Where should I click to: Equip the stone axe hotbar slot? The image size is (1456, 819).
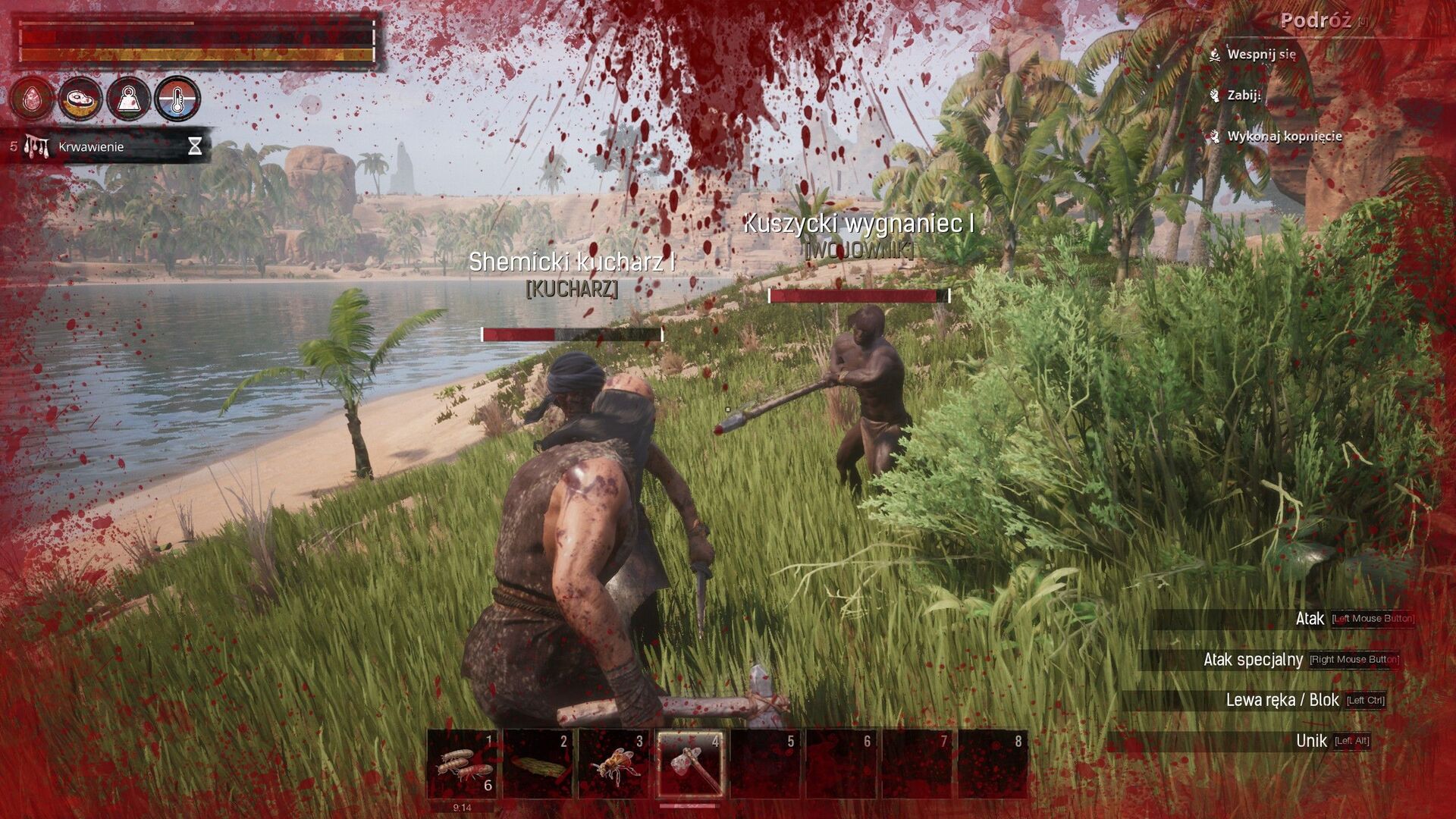[x=689, y=764]
